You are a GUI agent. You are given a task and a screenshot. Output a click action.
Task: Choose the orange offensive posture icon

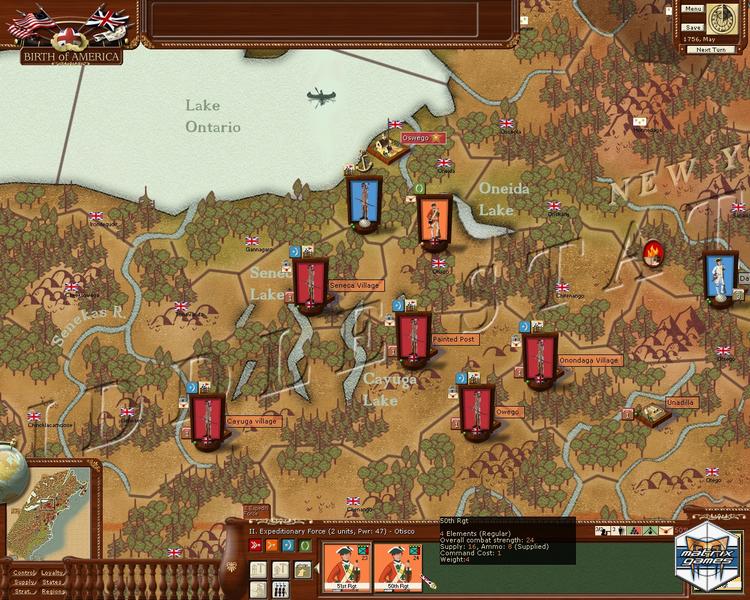click(270, 545)
